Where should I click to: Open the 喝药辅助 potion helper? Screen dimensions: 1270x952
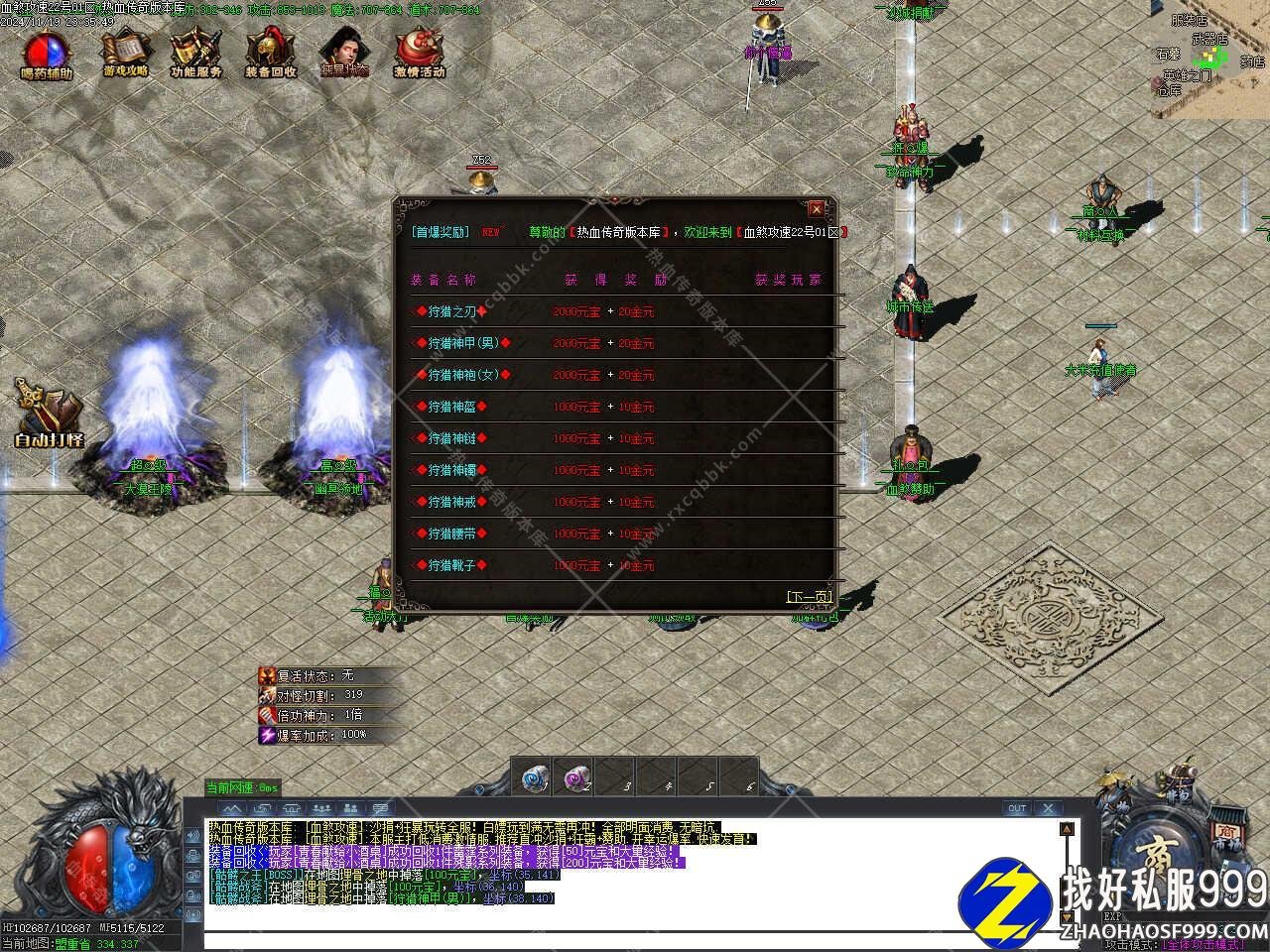click(x=47, y=54)
